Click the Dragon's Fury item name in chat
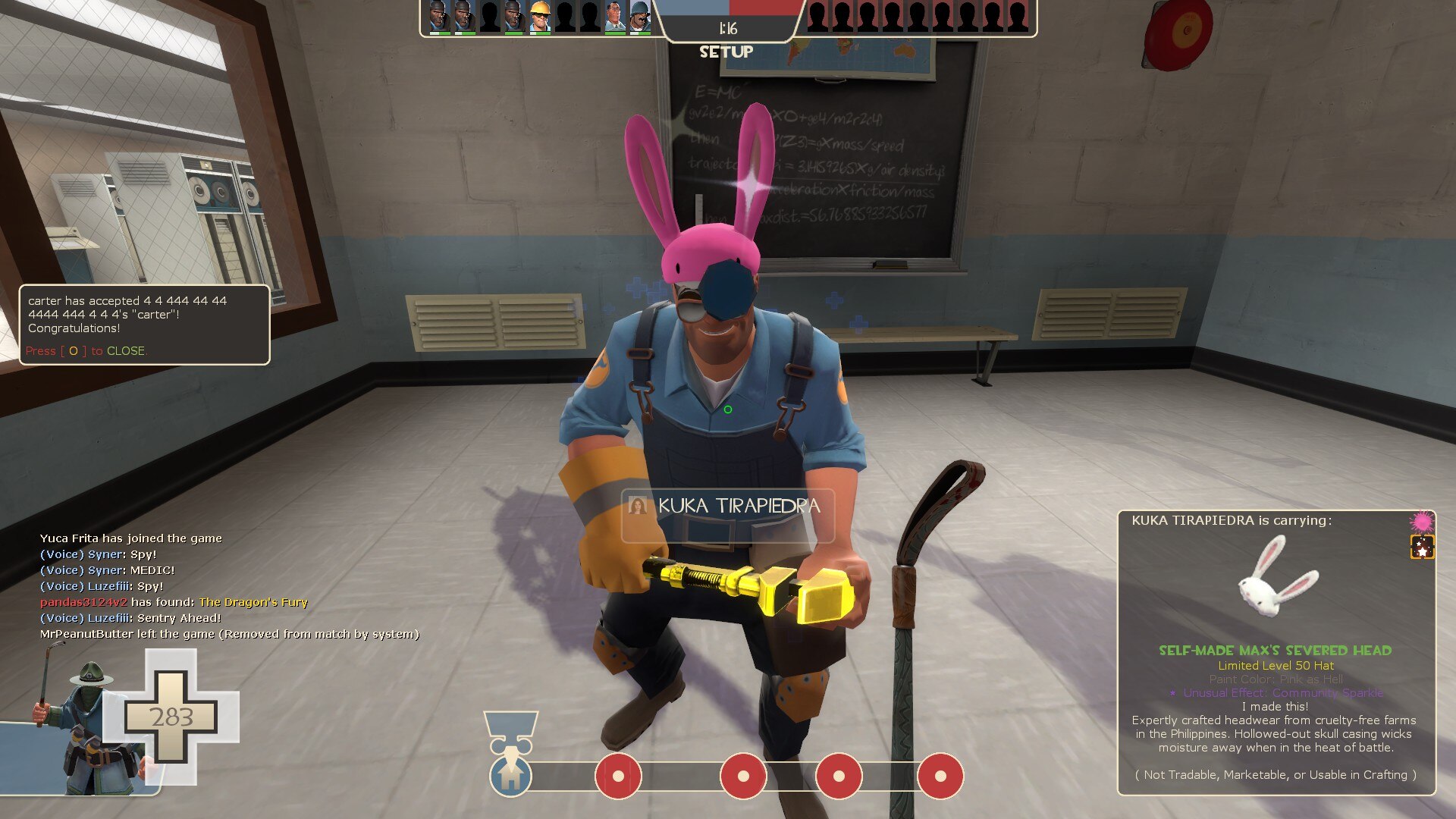The width and height of the screenshot is (1456, 819). click(253, 602)
